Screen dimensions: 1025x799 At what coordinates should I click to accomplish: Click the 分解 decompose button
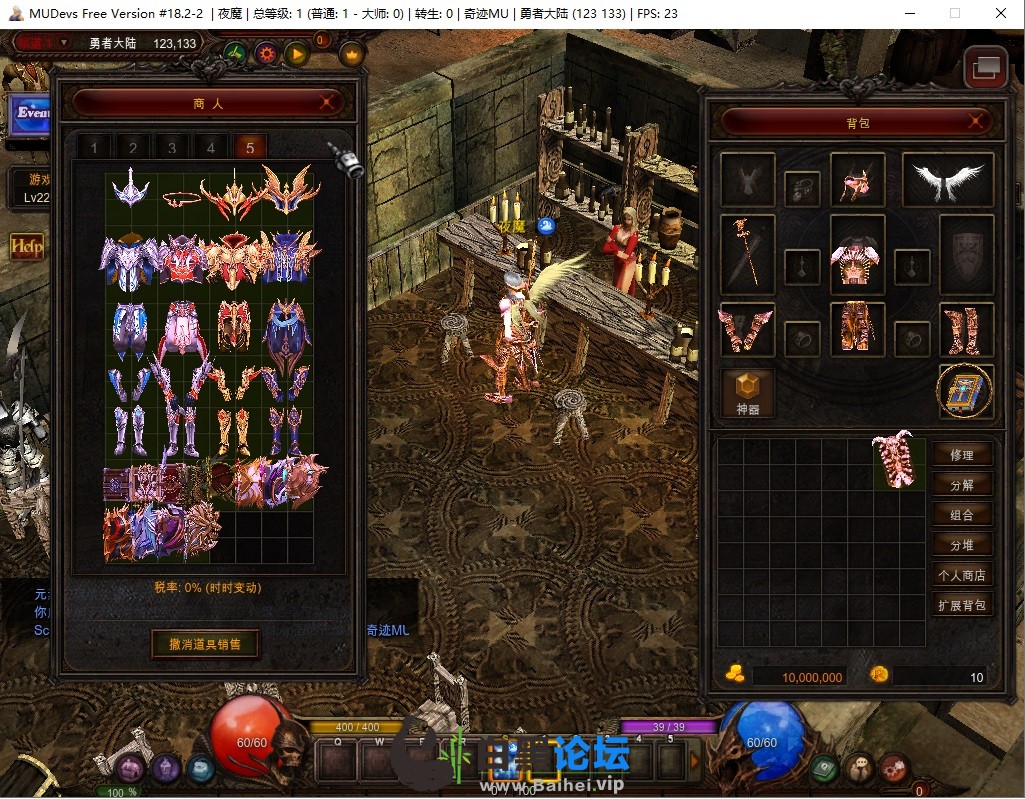(x=962, y=485)
